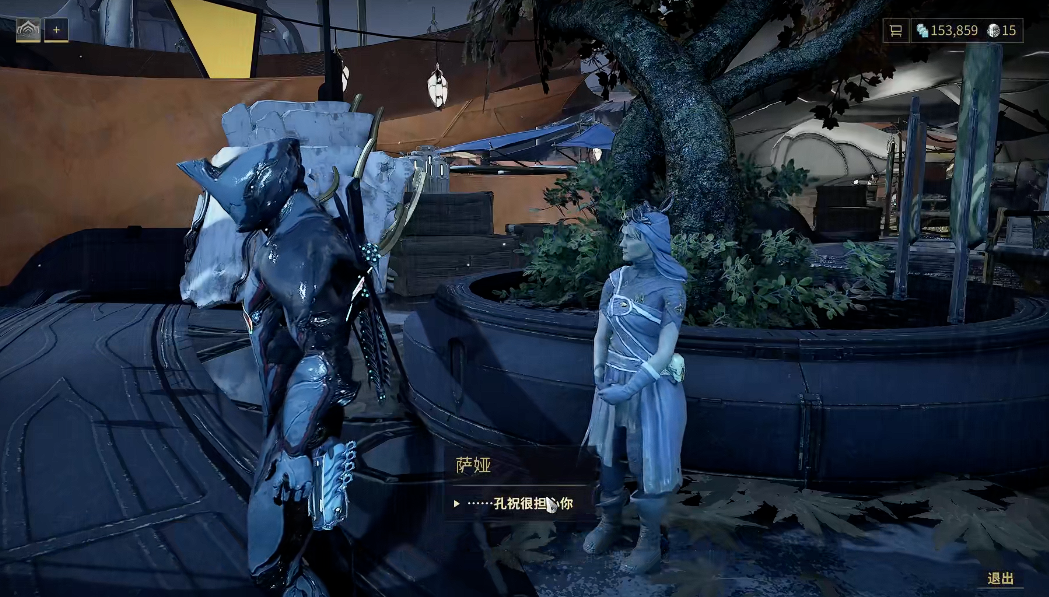Viewport: 1049px width, 597px height.
Task: Click the plus button beside the logo
Action: pos(56,30)
